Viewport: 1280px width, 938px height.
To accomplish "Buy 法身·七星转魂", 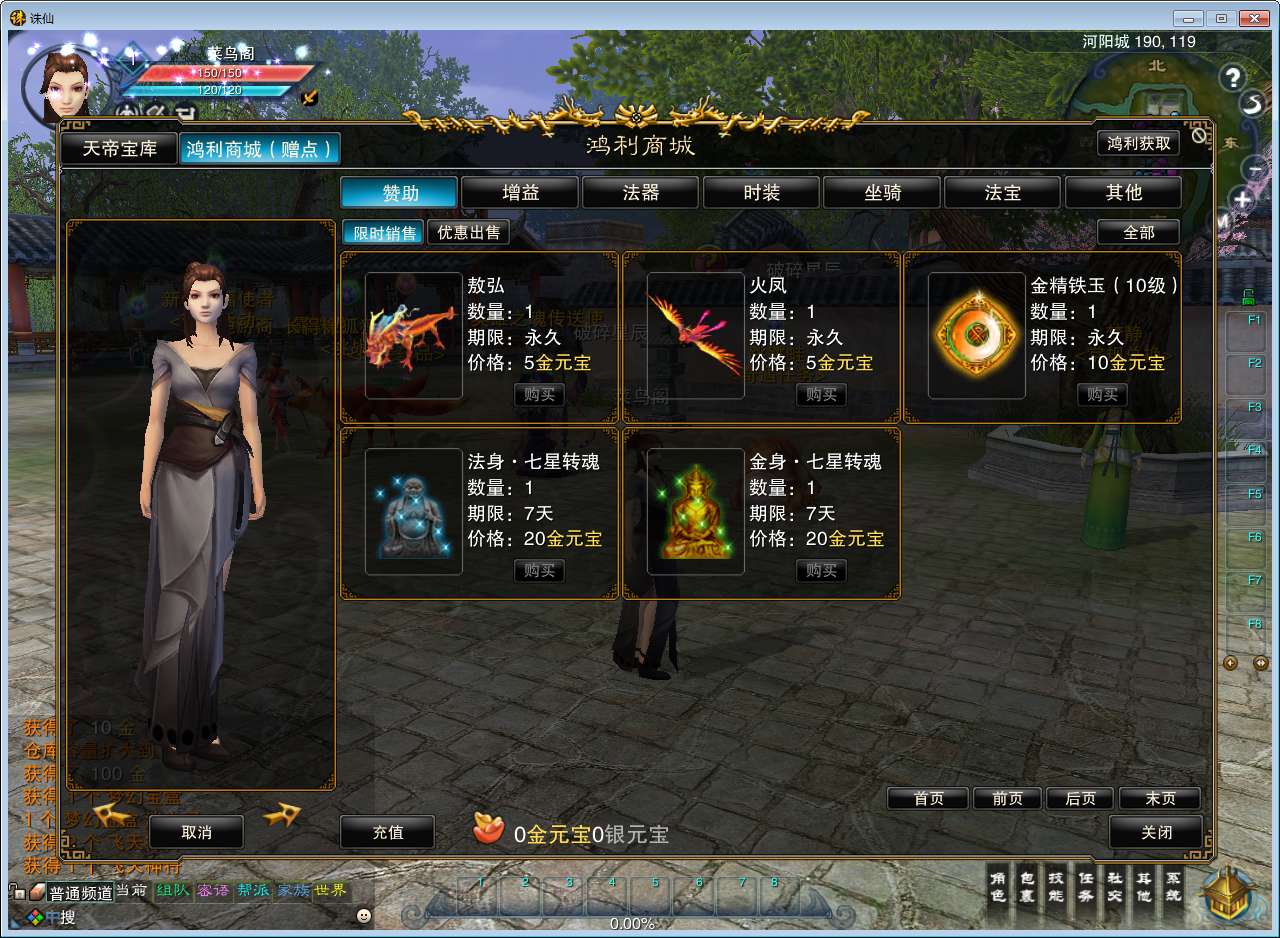I will point(539,571).
